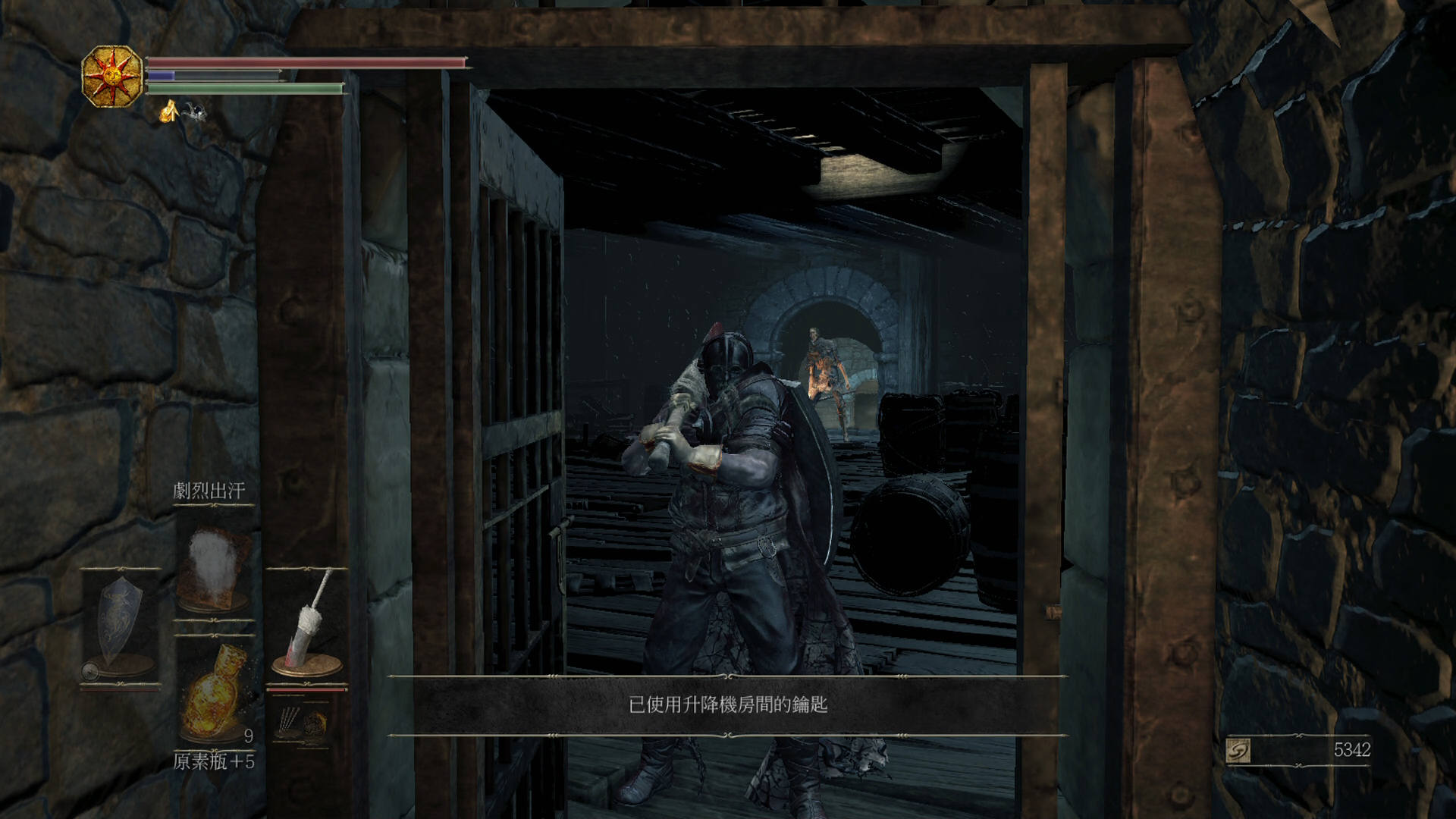Select the grey status effect icon
Image resolution: width=1456 pixels, height=819 pixels.
[194, 112]
